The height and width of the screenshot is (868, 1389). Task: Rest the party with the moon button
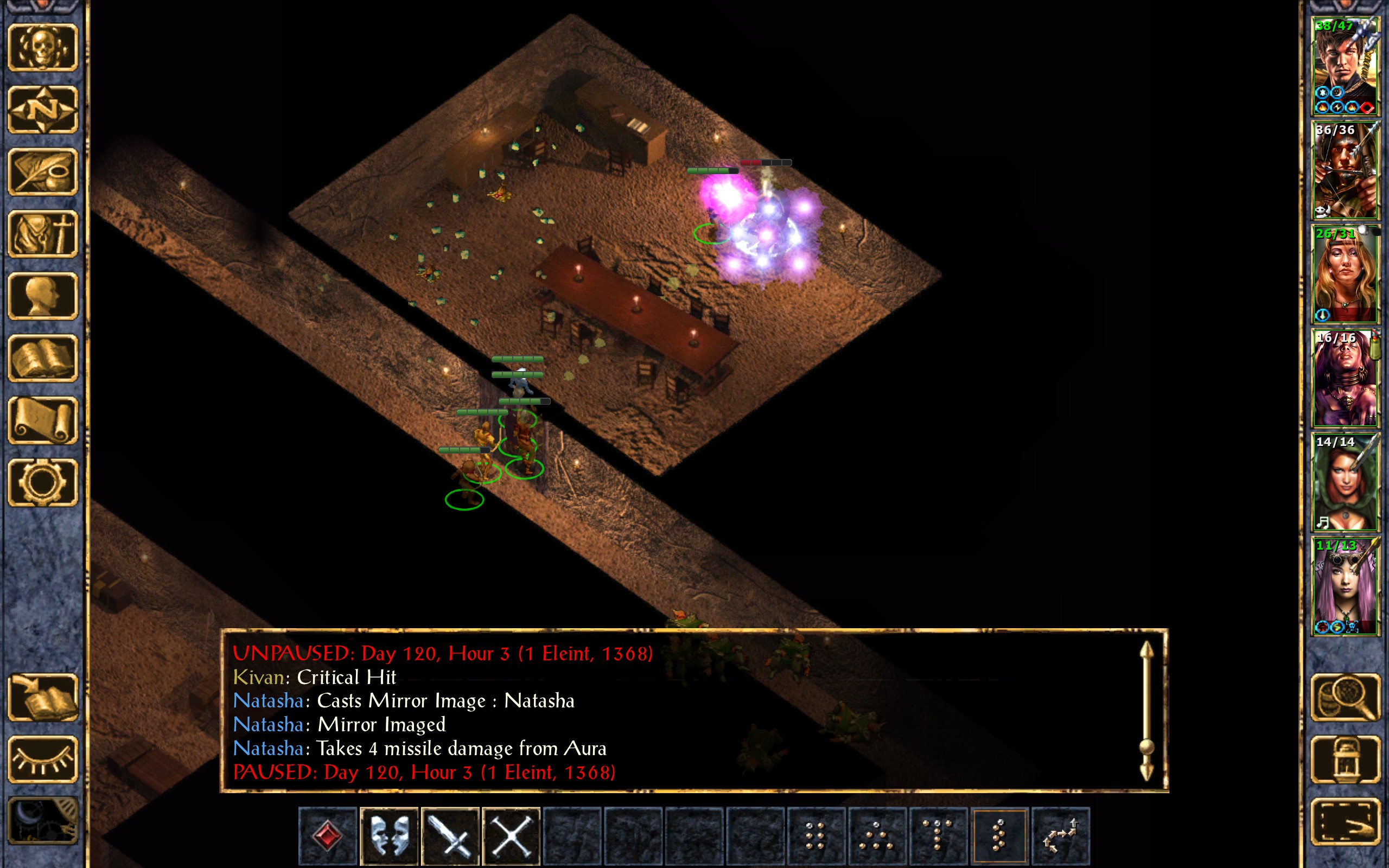coord(42,821)
